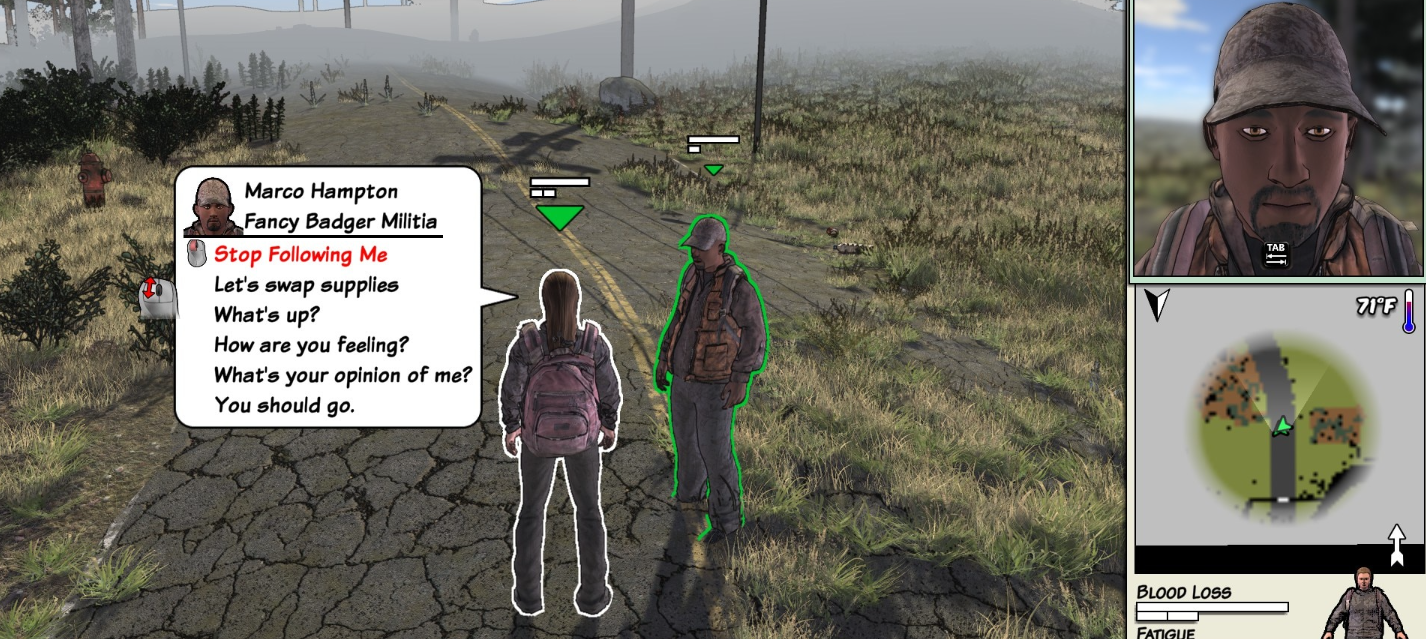Select "Let's swap supplies" reply
This screenshot has width=1426, height=639.
click(x=306, y=285)
